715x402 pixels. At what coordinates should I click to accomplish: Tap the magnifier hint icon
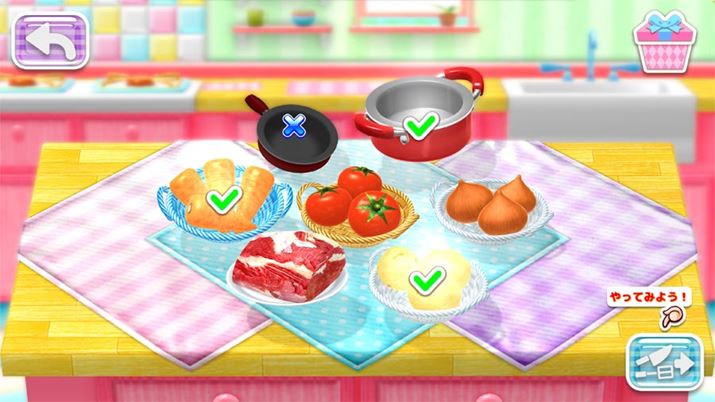point(674,317)
